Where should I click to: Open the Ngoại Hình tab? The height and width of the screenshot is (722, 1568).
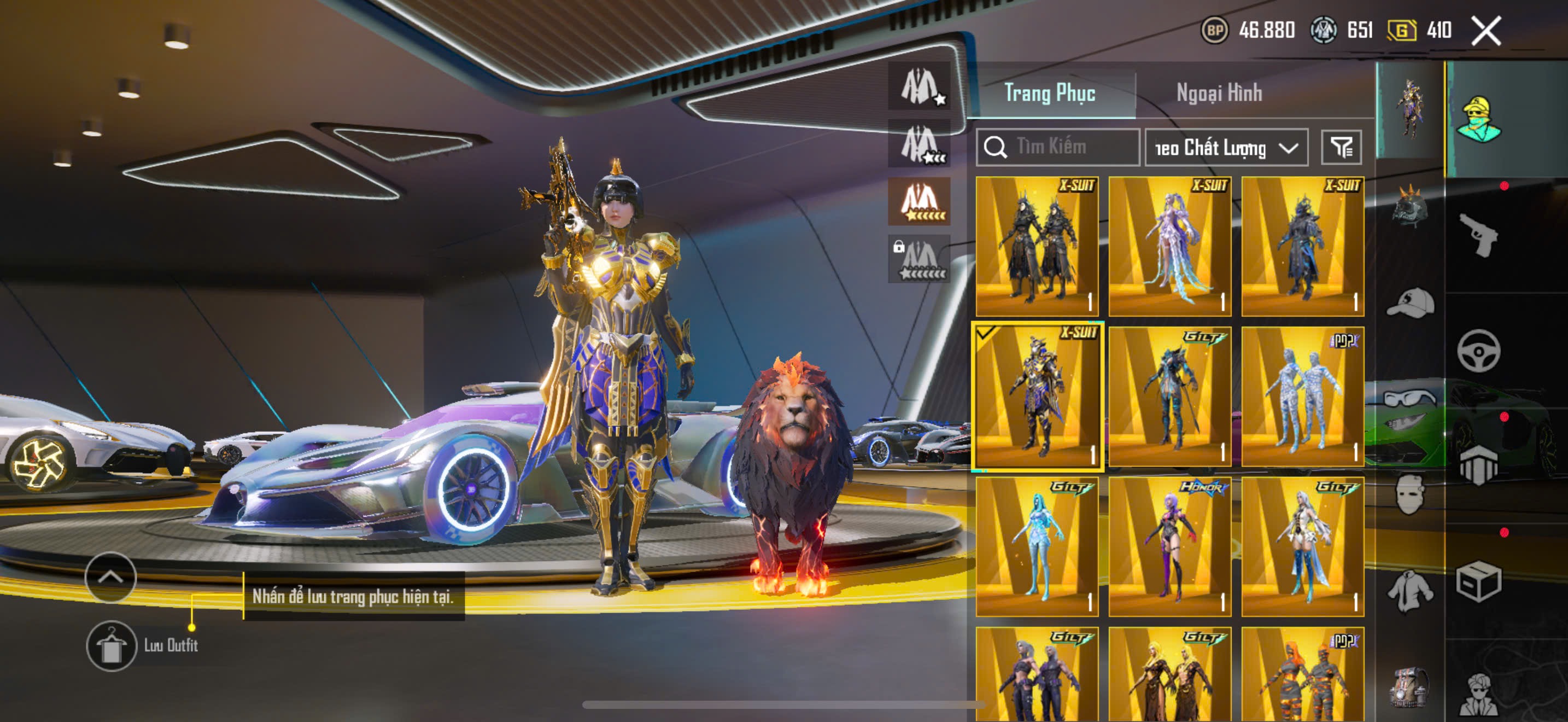click(x=1219, y=93)
